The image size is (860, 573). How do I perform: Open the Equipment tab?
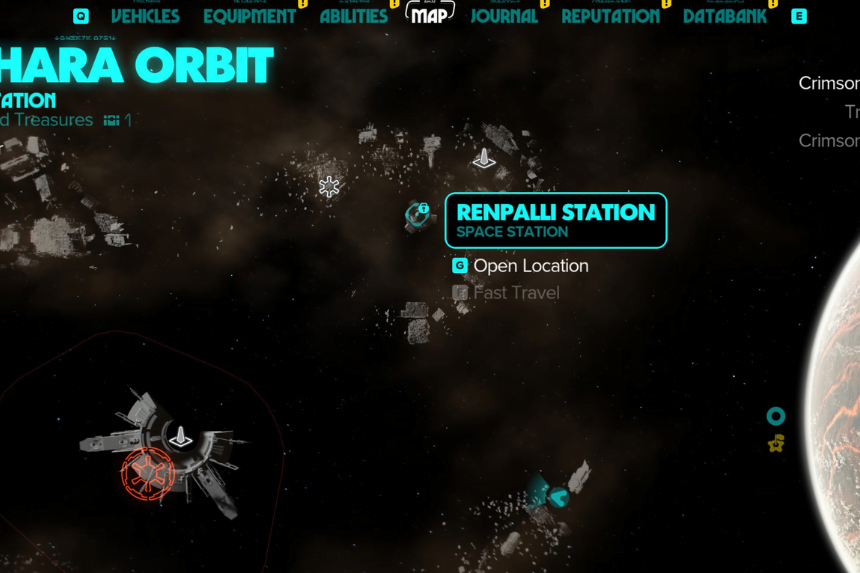[249, 16]
